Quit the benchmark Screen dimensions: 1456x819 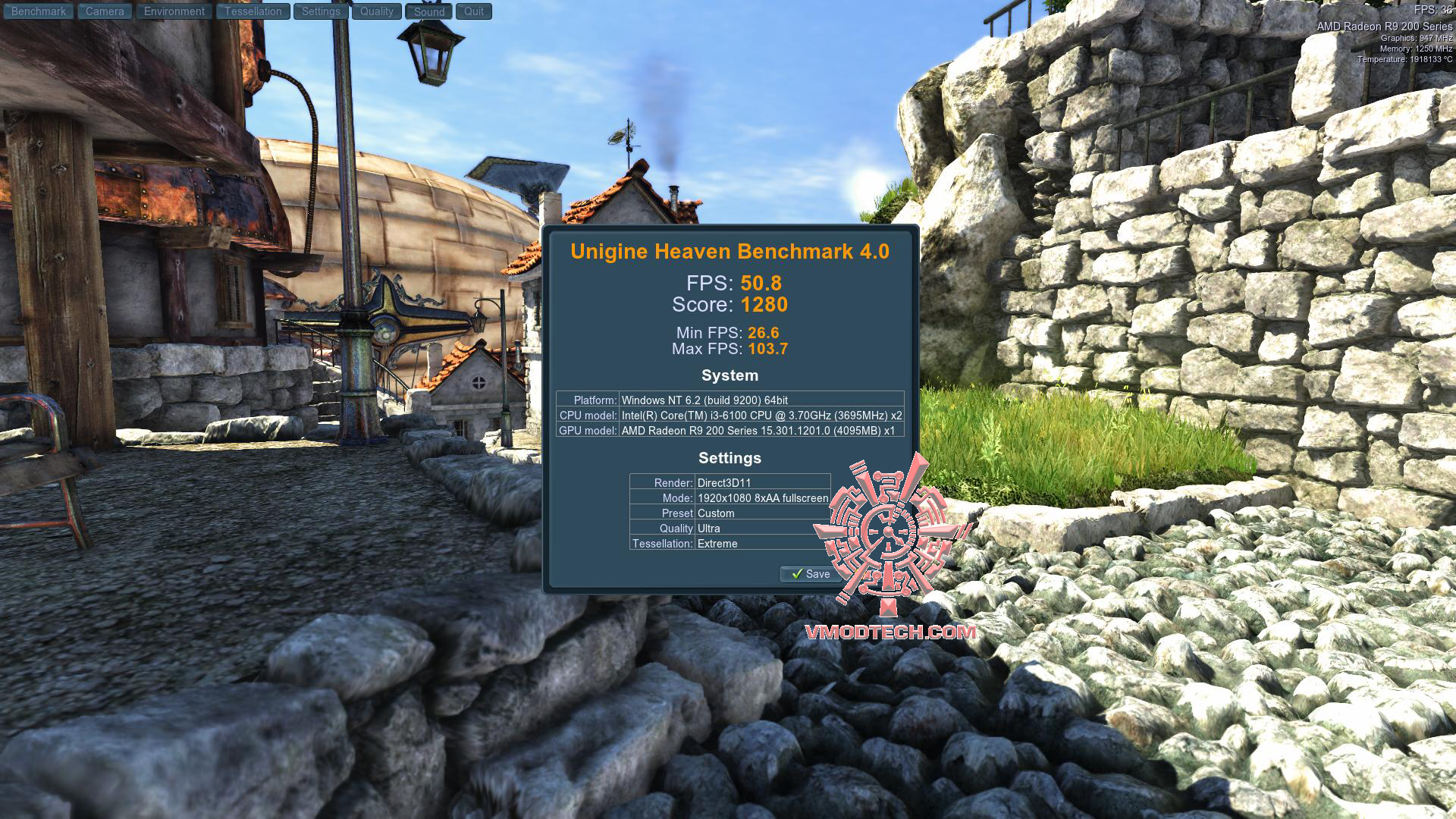(474, 11)
